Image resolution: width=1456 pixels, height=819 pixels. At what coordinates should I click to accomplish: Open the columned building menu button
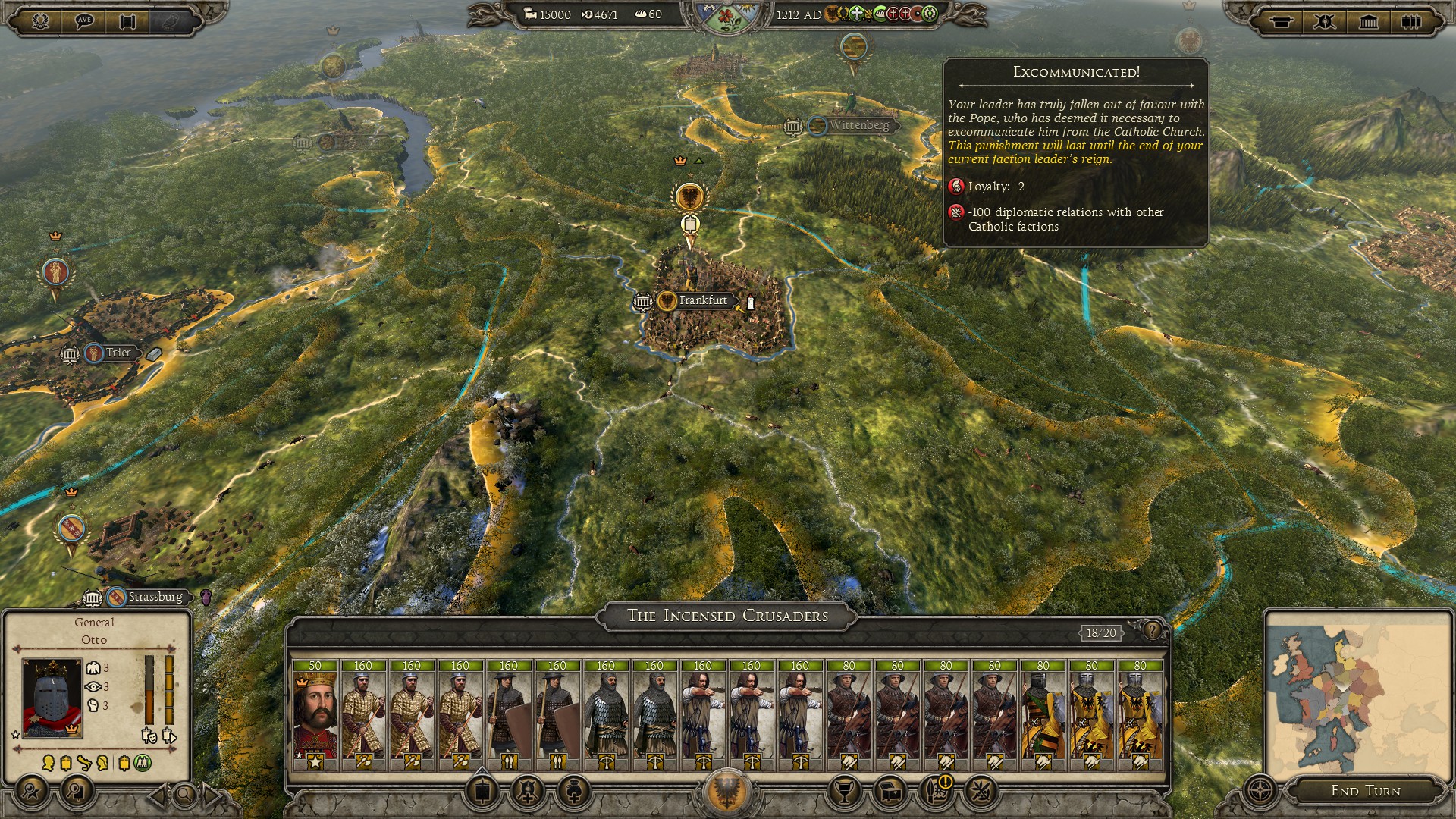point(1368,21)
